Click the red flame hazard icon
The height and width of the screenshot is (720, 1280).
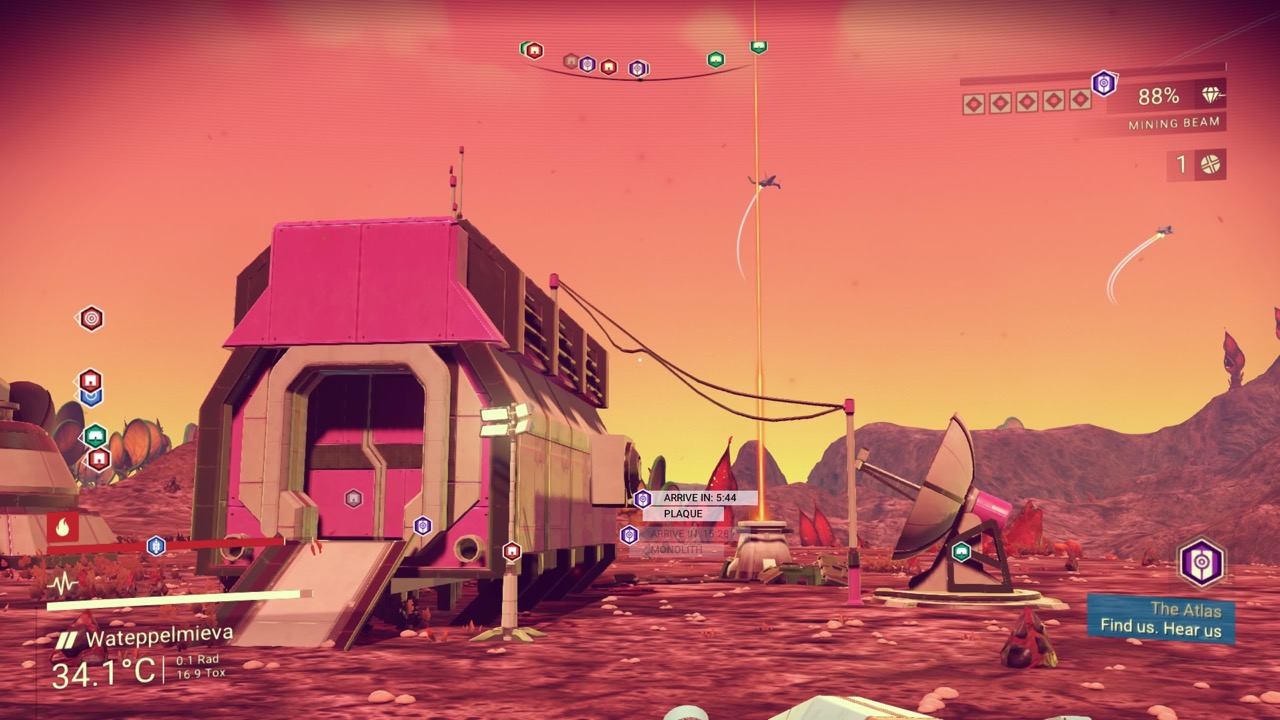click(x=62, y=526)
